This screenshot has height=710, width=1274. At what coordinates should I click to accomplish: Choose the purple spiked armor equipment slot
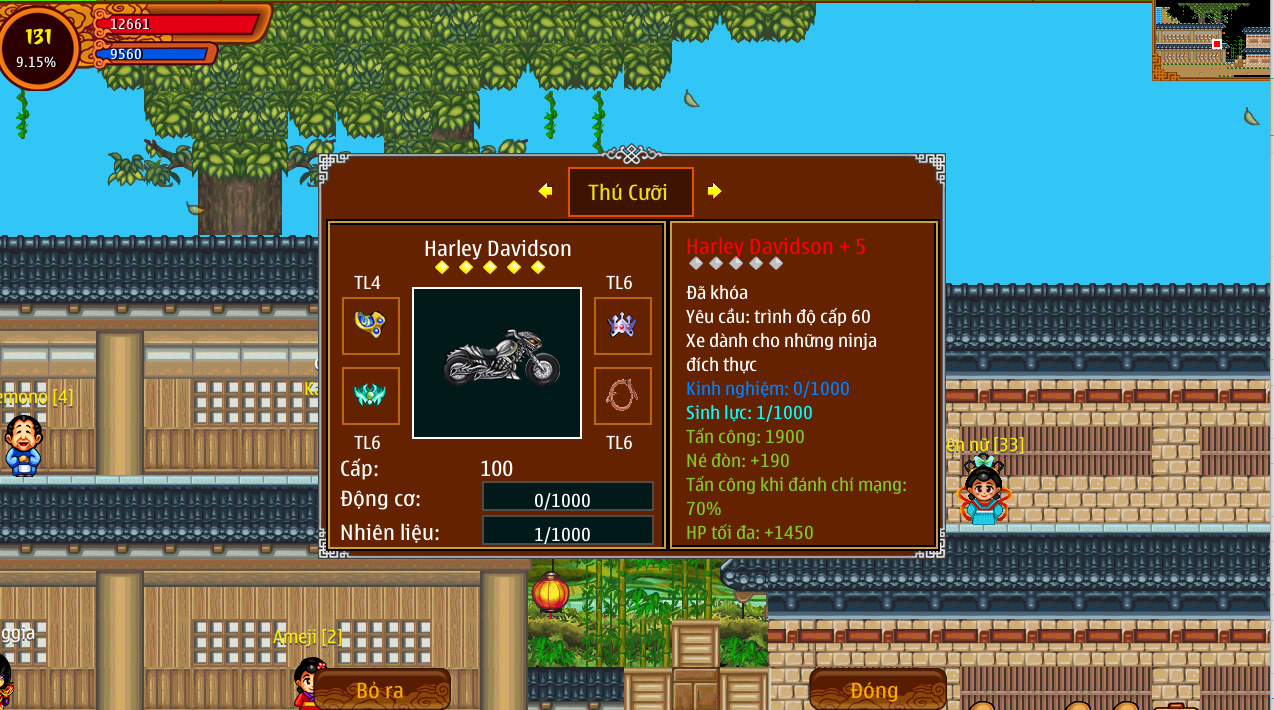tap(622, 325)
